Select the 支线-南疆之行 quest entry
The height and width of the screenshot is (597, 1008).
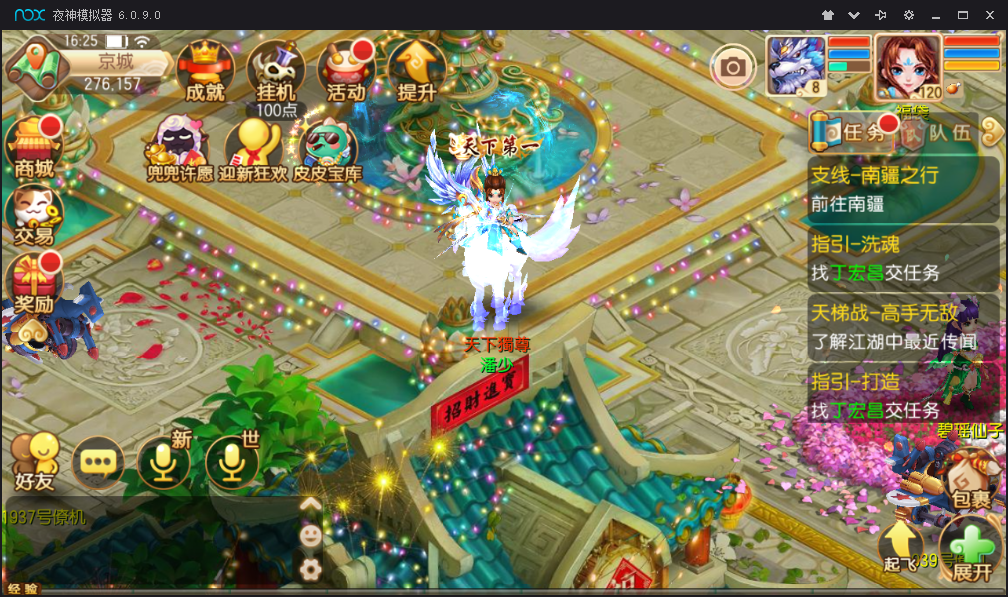[903, 190]
